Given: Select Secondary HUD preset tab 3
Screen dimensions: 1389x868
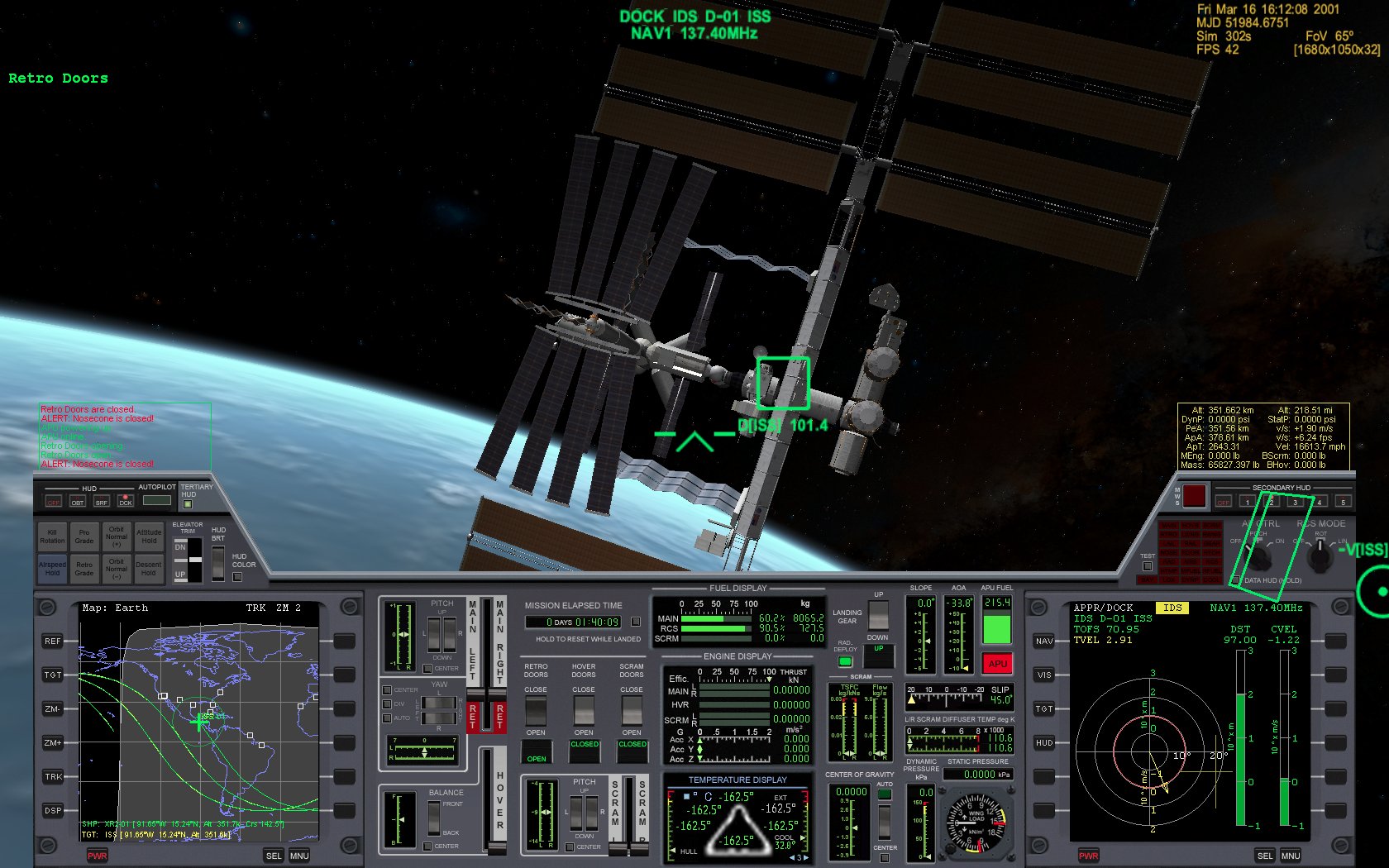Looking at the screenshot, I should [1296, 502].
